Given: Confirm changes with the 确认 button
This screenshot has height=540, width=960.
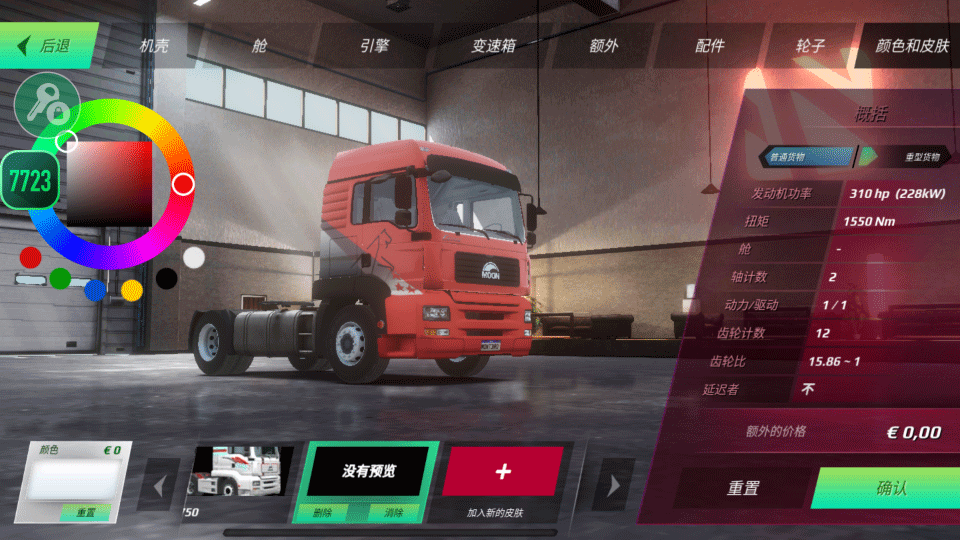Looking at the screenshot, I should tap(890, 488).
